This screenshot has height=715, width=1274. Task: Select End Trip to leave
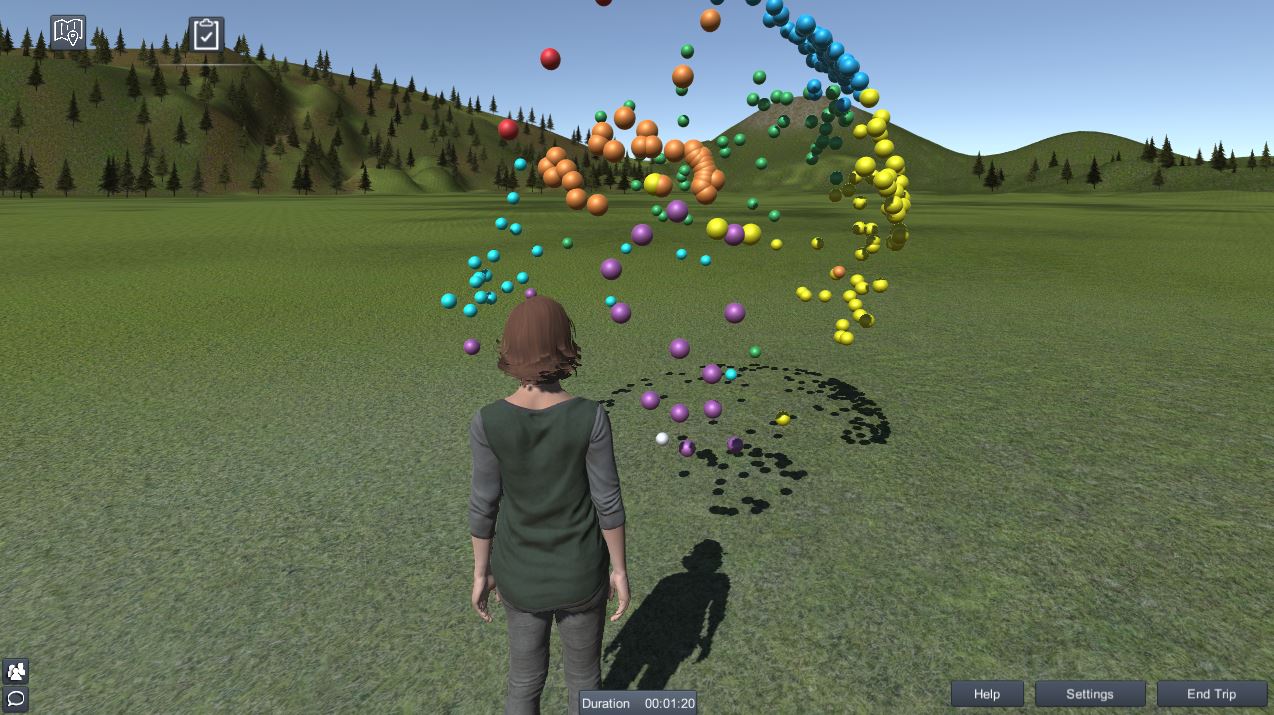pos(1211,694)
